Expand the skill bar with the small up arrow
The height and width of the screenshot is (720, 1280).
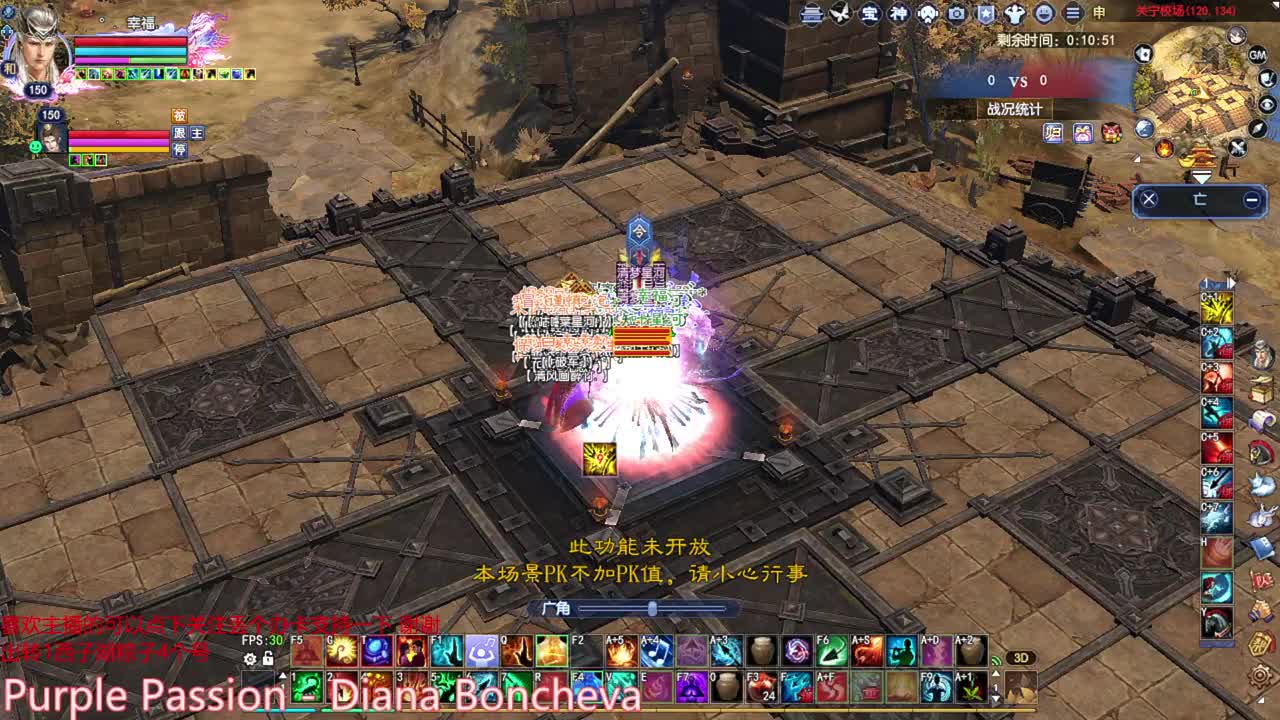(x=283, y=674)
